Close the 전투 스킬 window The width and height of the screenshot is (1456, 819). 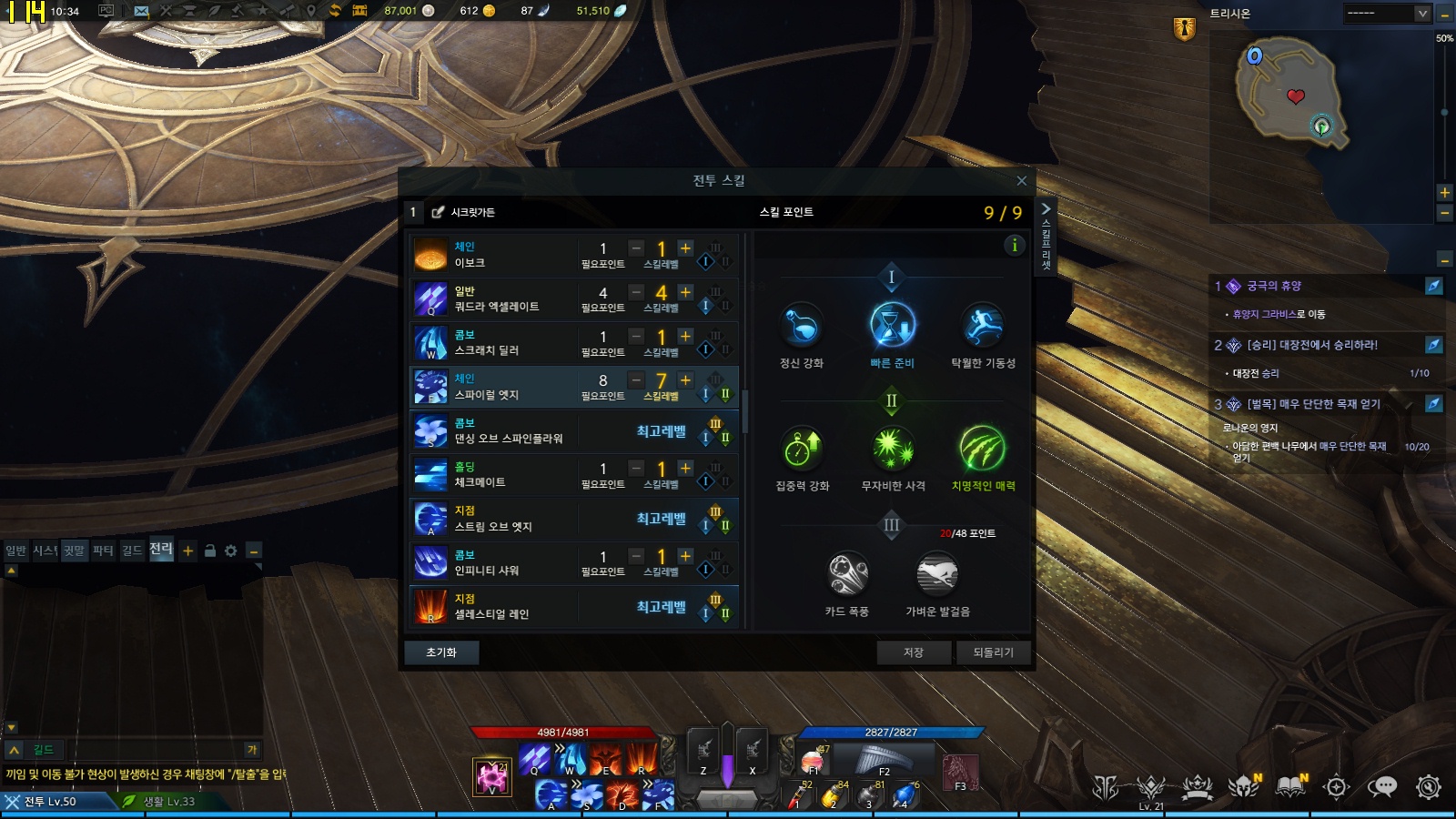pyautogui.click(x=1021, y=181)
